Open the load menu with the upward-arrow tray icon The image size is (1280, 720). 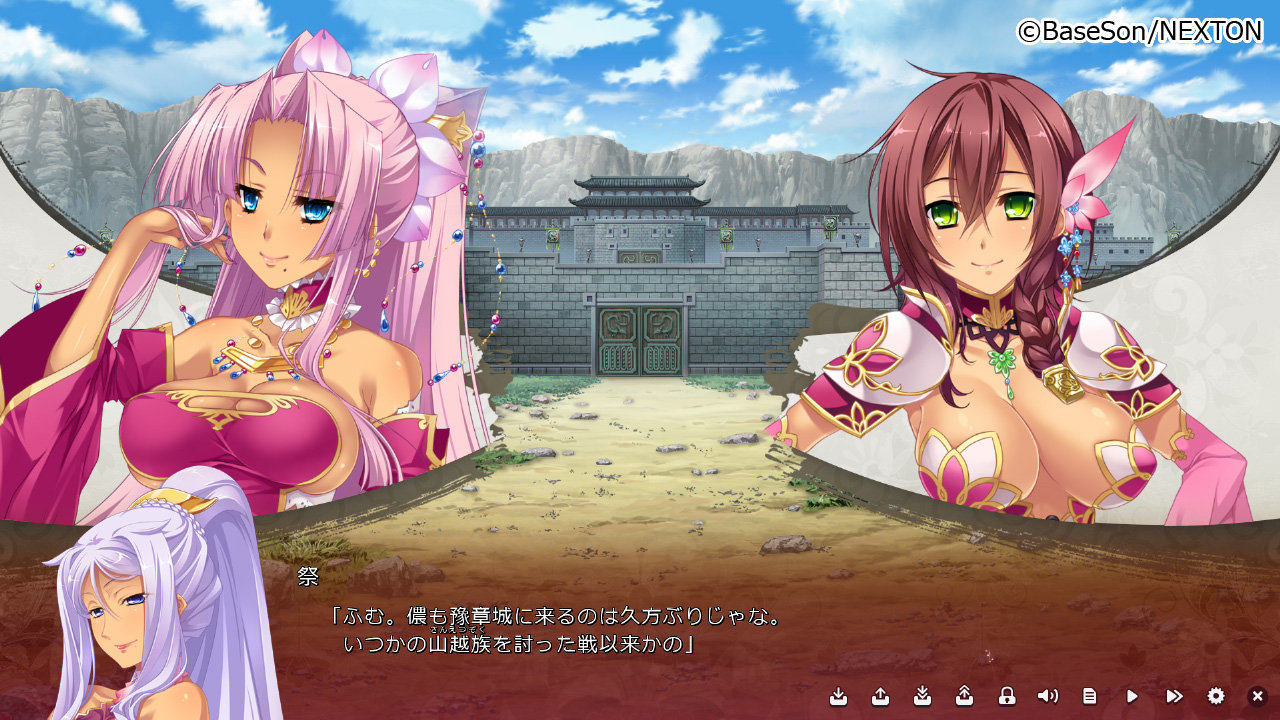880,696
